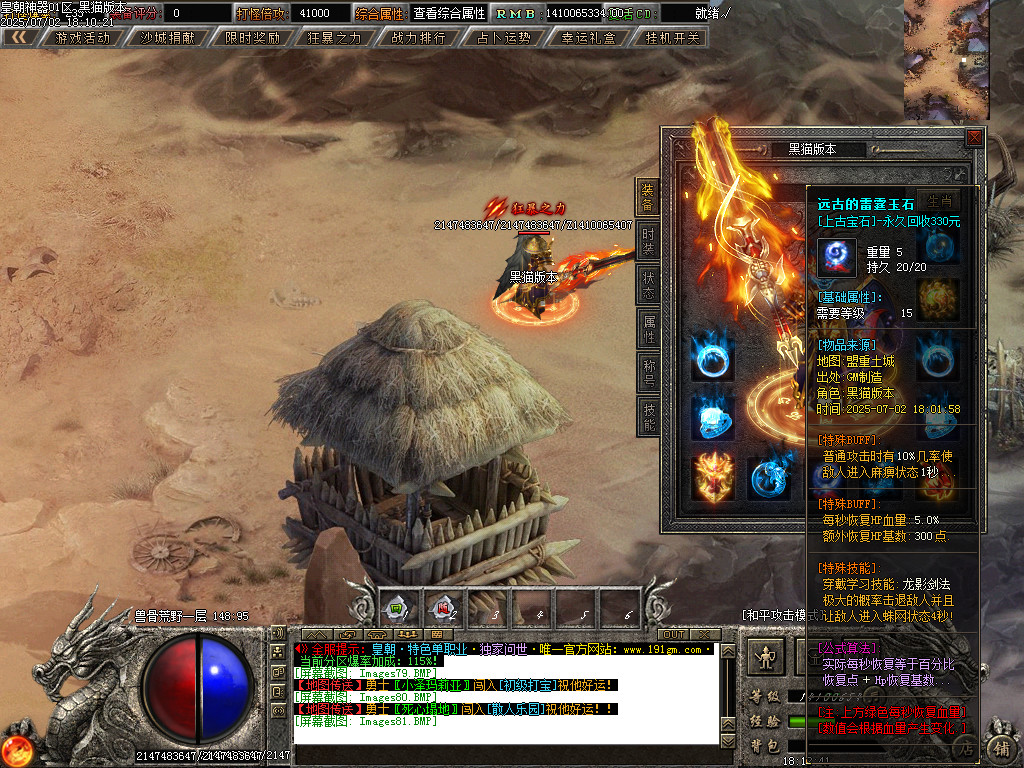The image size is (1024, 768).
Task: Toggle the 挂机开关 auto-play switch
Action: click(x=672, y=38)
